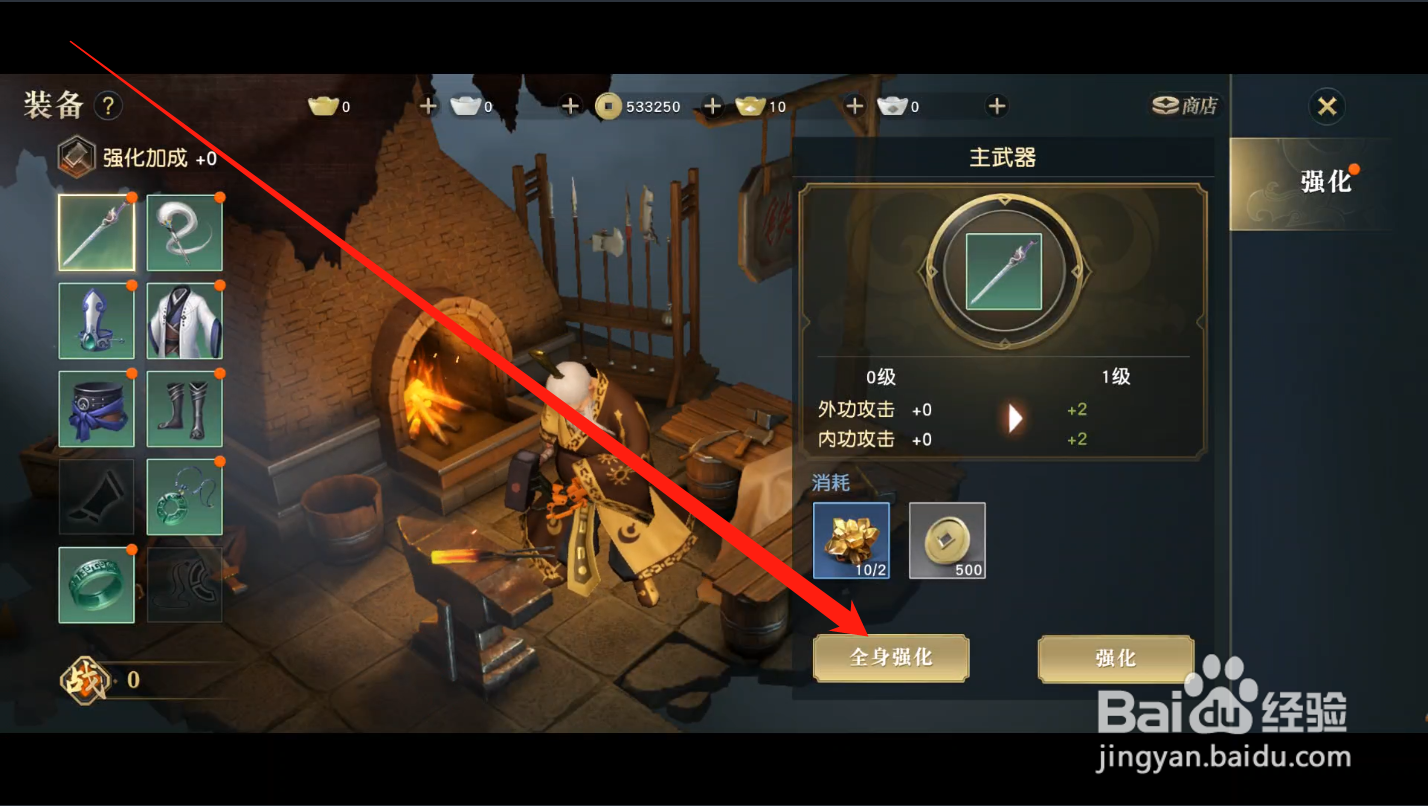Image resolution: width=1428 pixels, height=806 pixels.
Task: Select the jade earring equipment icon
Action: pyautogui.click(x=184, y=497)
